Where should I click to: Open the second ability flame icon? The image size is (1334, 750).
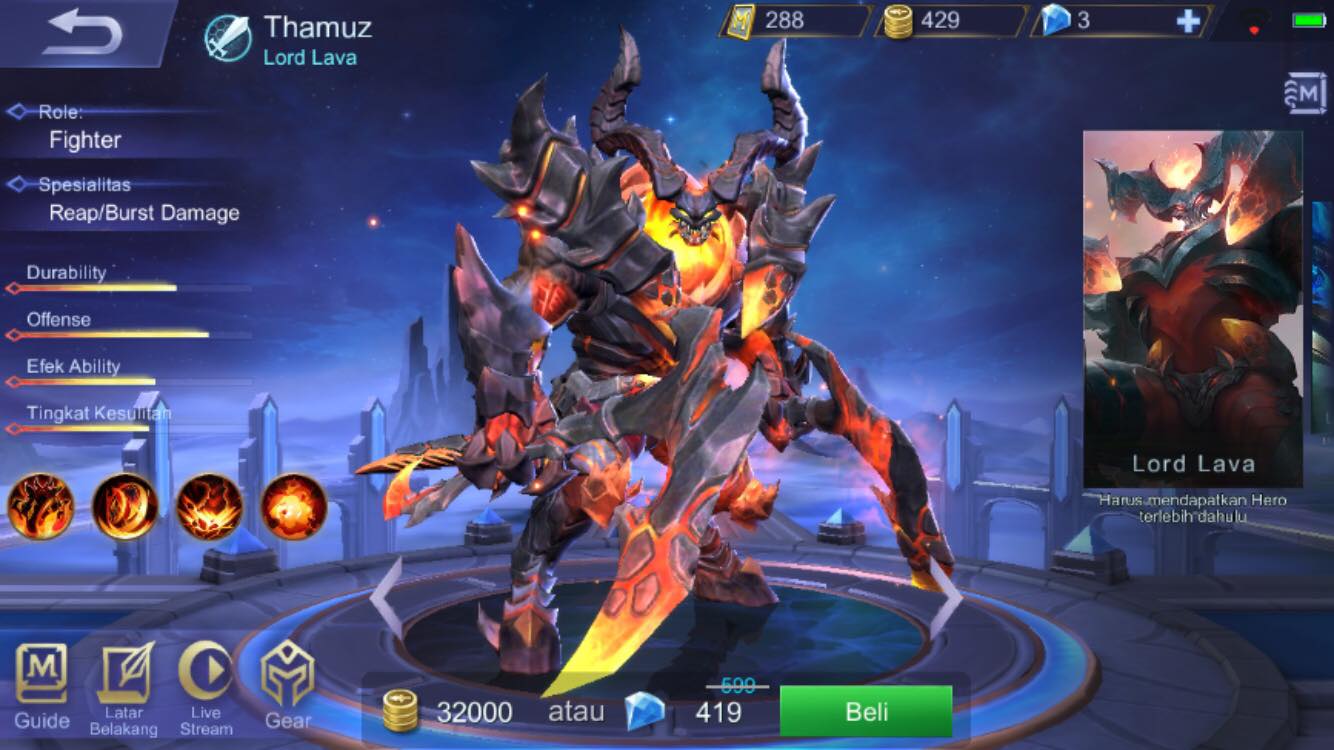(x=123, y=508)
